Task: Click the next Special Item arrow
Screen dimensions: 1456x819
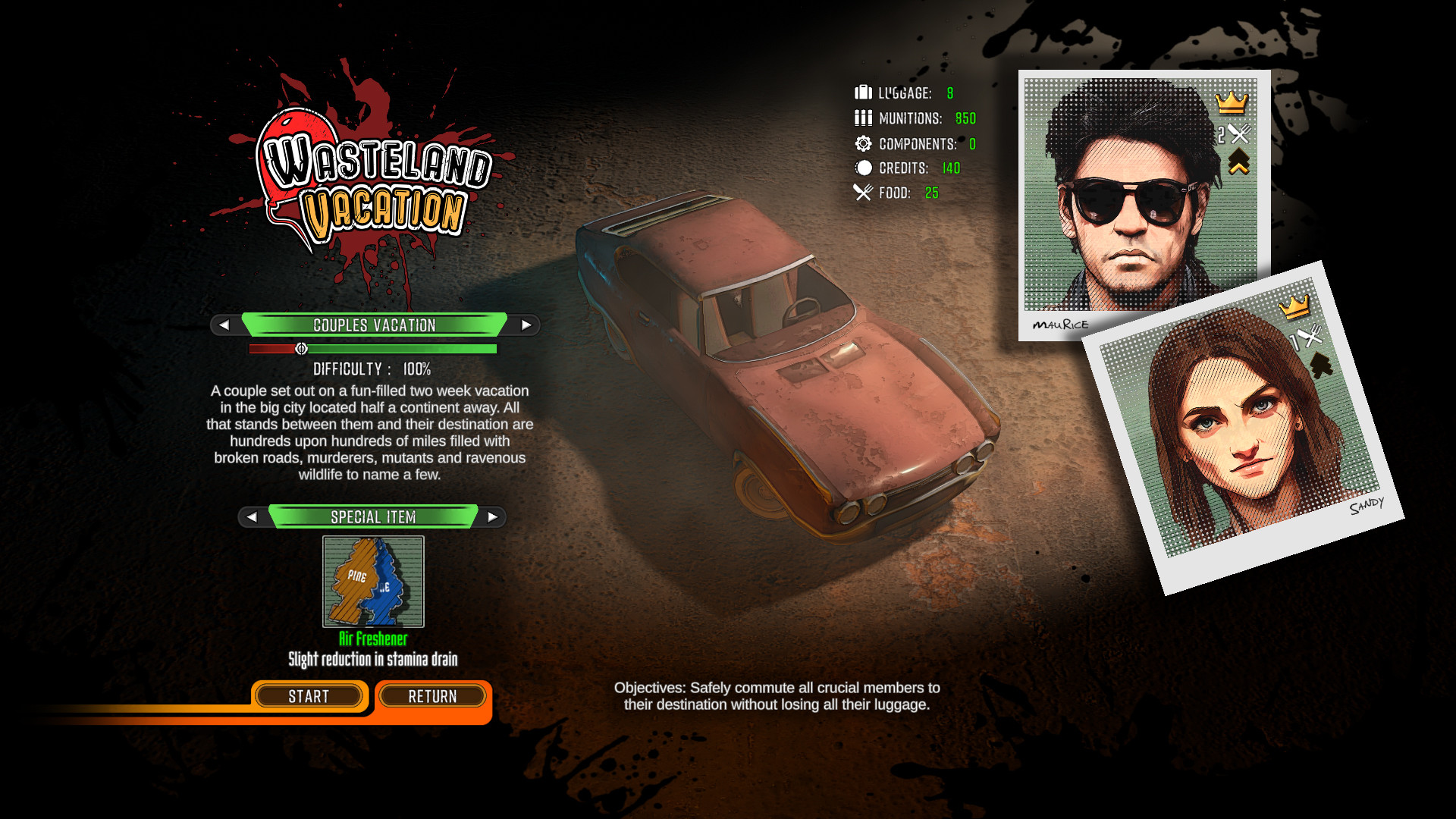Action: [494, 517]
